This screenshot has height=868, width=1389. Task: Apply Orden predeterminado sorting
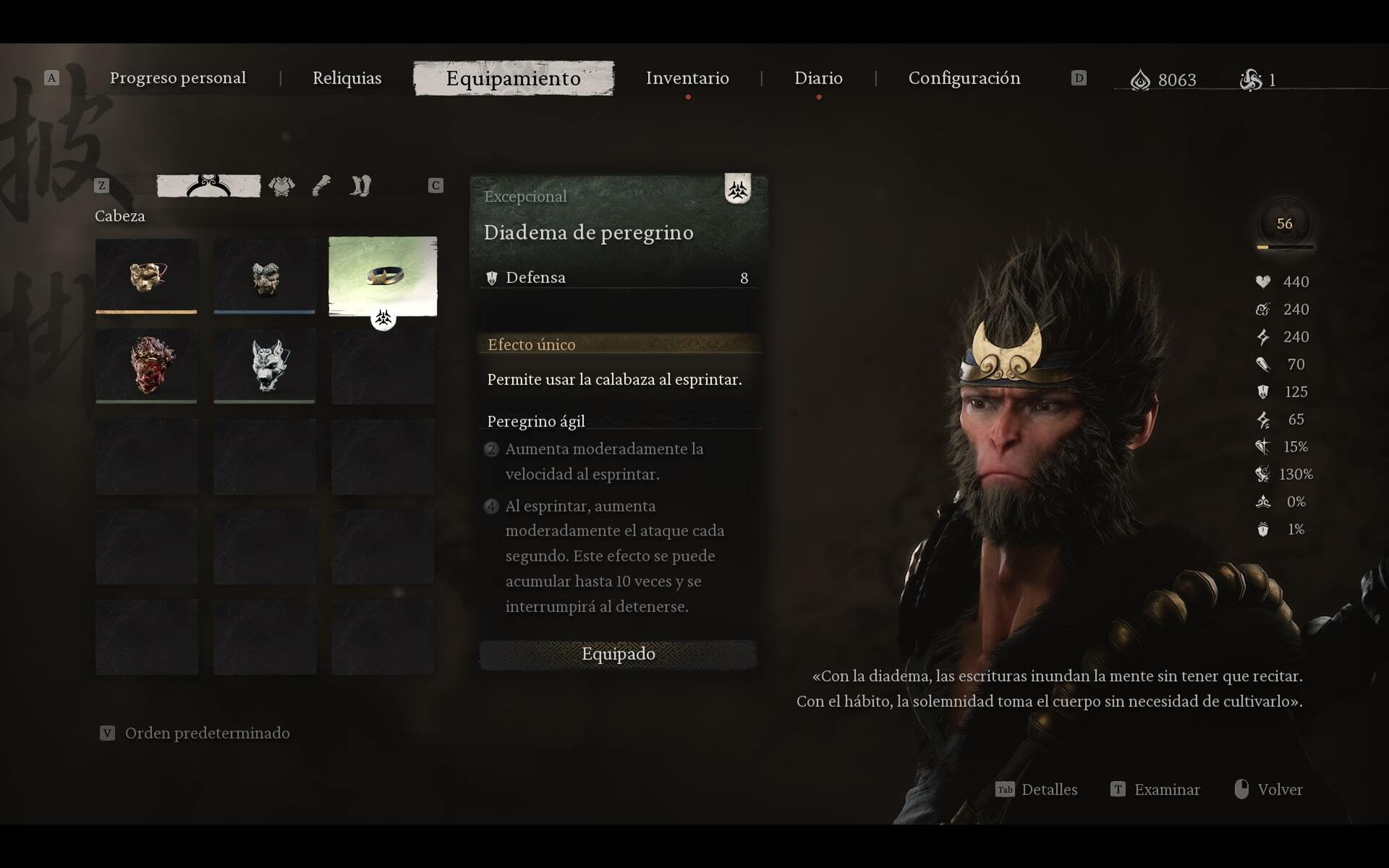point(207,733)
